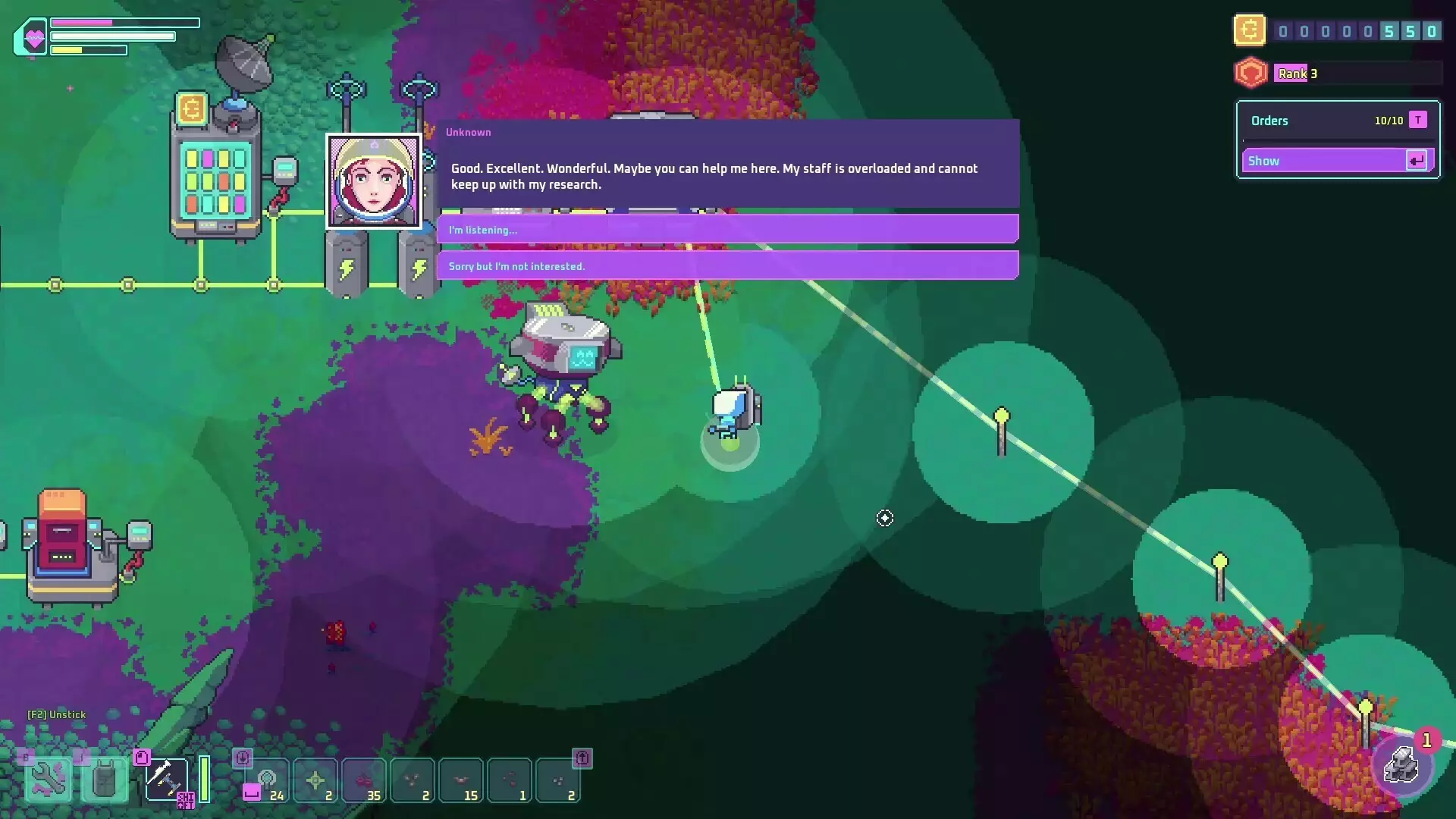Decline with Sorry but I'm not interested
1456x819 pixels.
728,265
